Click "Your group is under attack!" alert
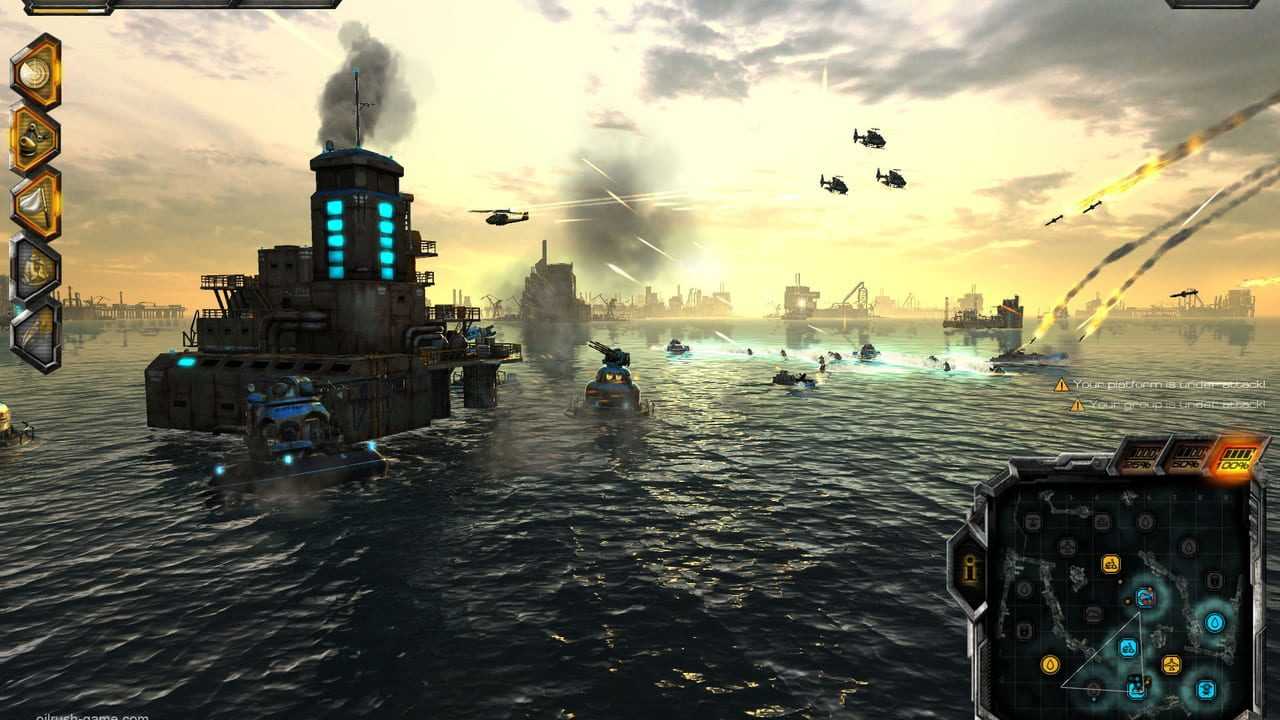Image resolution: width=1280 pixels, height=720 pixels. pyautogui.click(x=1168, y=405)
